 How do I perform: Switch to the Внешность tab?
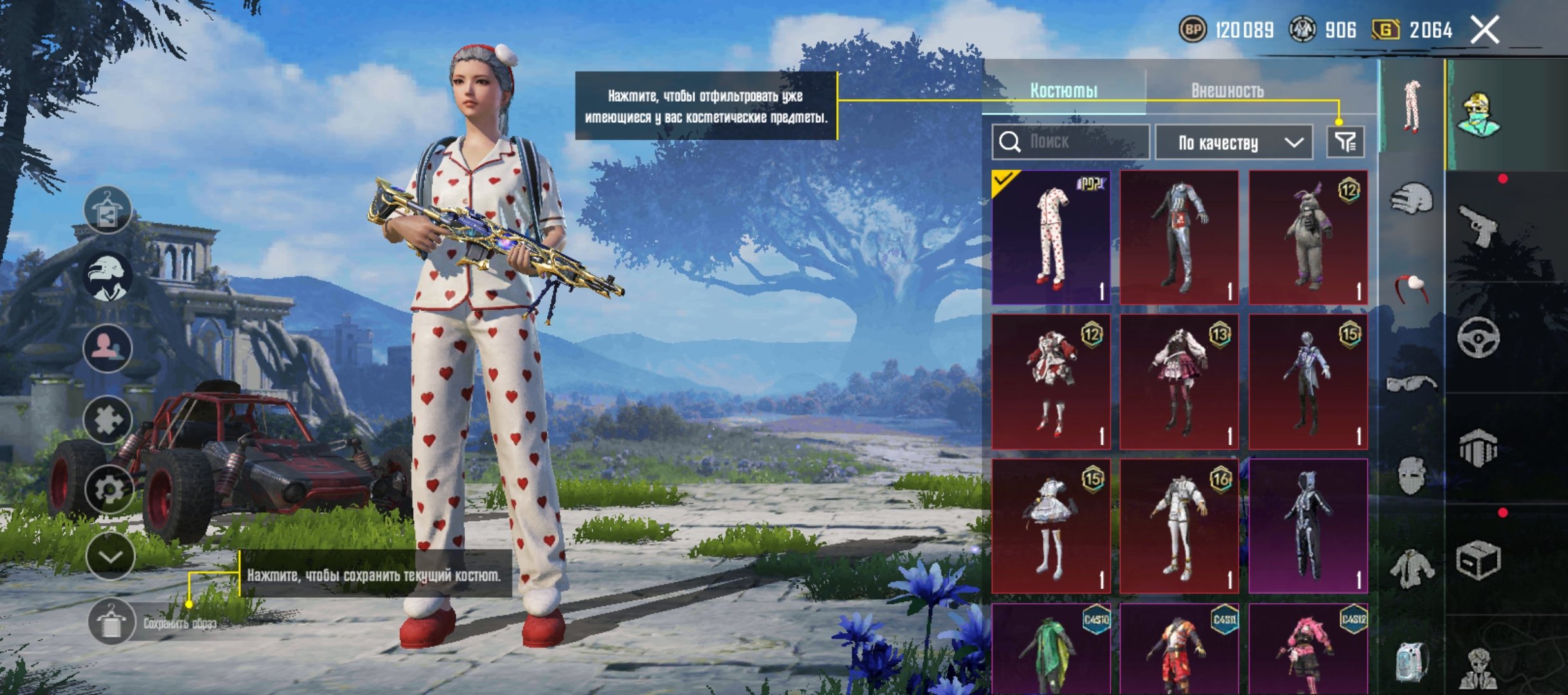pos(1227,91)
